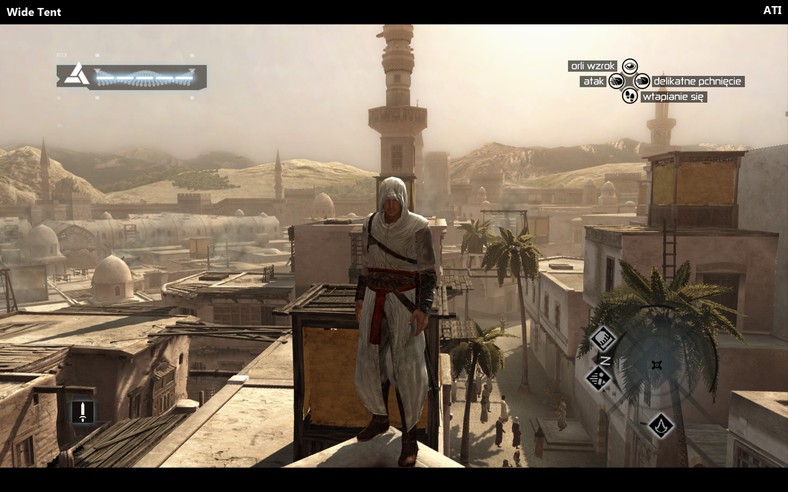Click the fist-shaped diamond marker on minimap
Viewport: 788px width, 492px height.
[603, 338]
